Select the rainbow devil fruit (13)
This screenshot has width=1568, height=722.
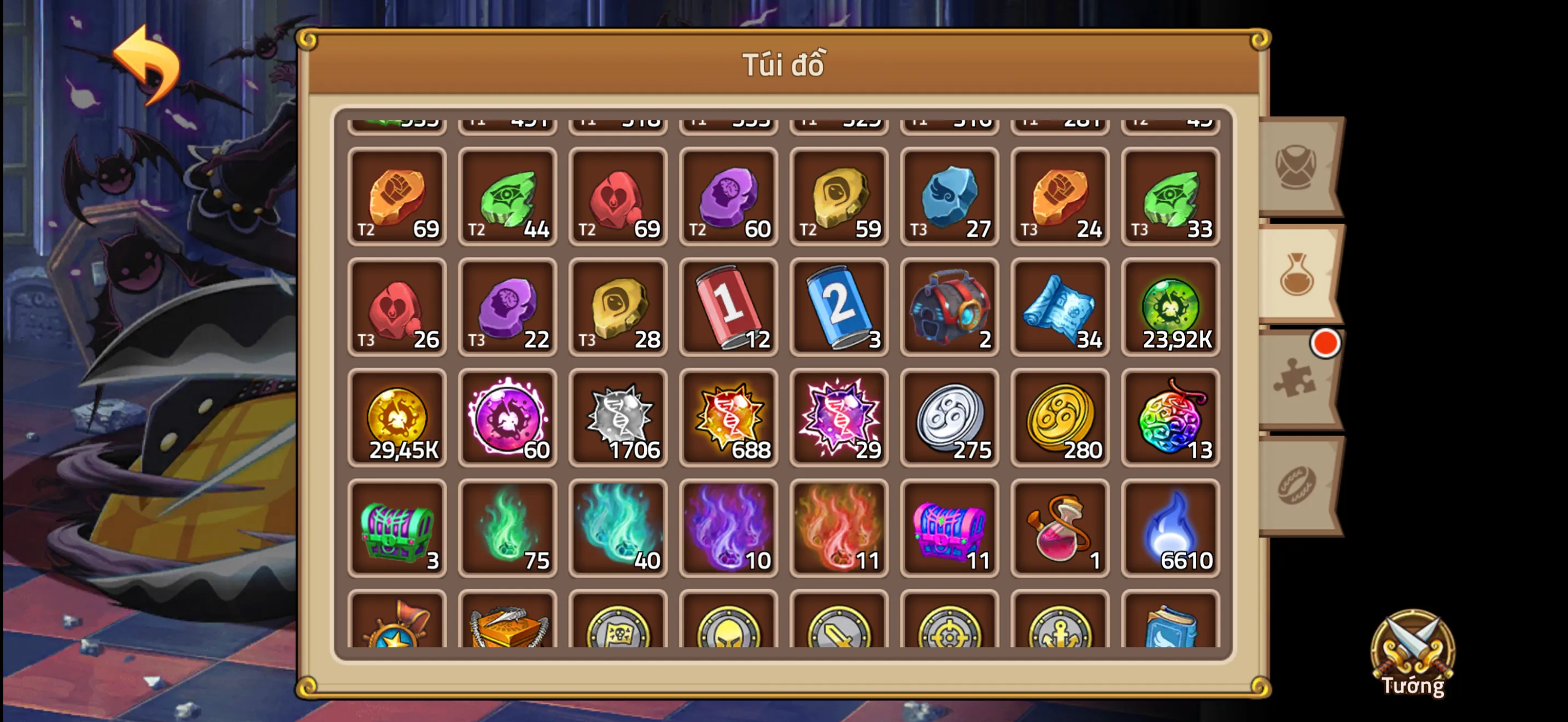point(1171,417)
